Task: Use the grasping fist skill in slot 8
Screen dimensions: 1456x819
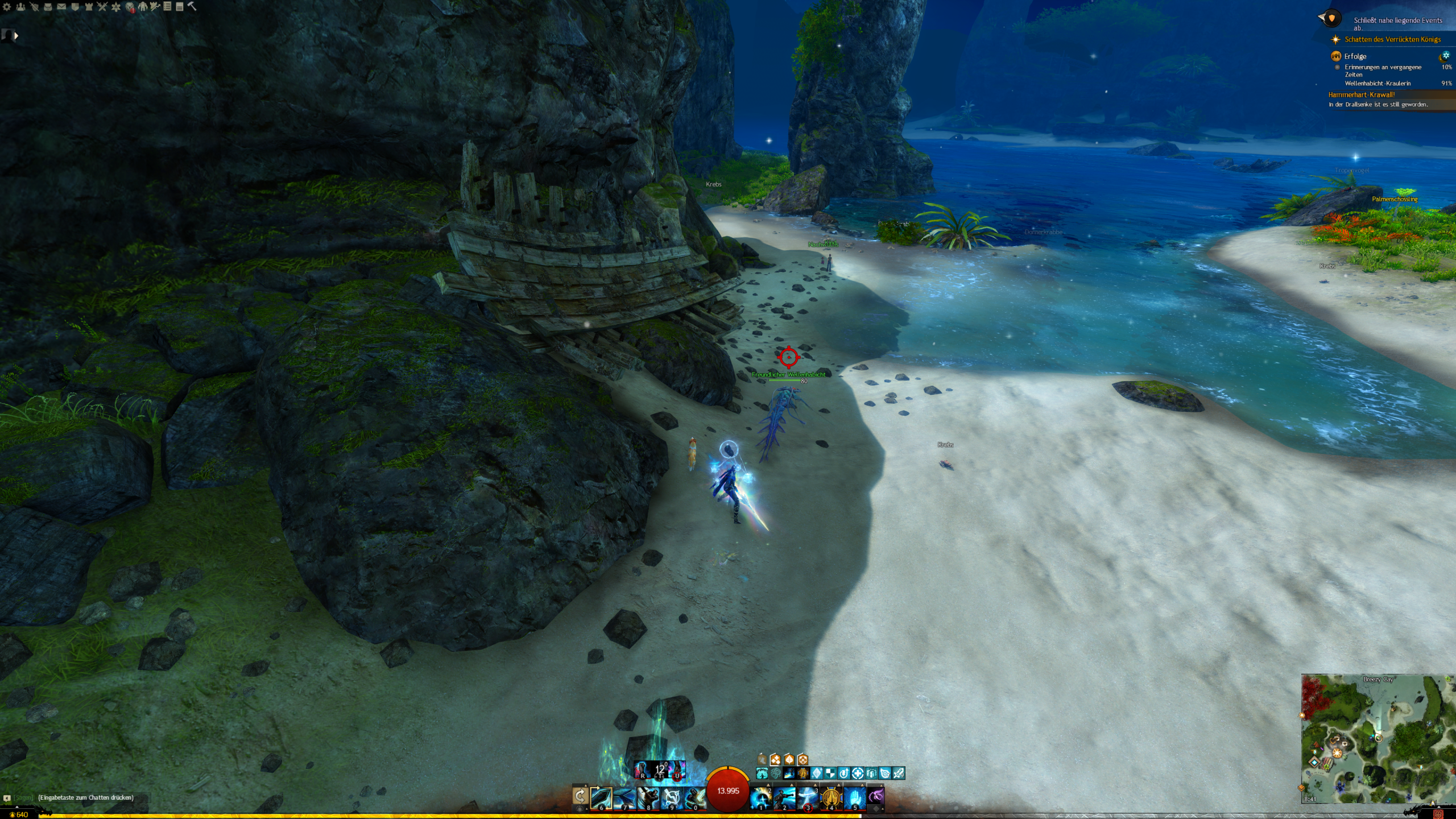Action: tap(648, 798)
